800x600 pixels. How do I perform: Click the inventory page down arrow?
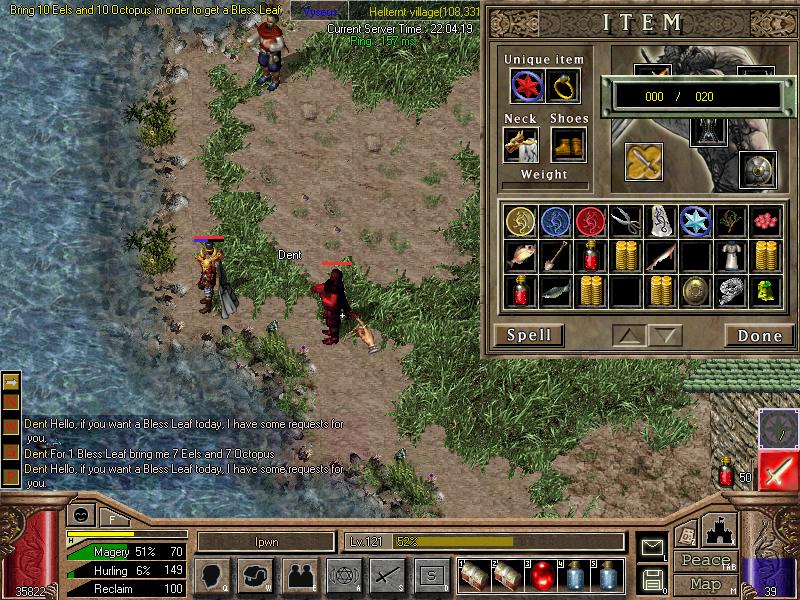click(666, 335)
